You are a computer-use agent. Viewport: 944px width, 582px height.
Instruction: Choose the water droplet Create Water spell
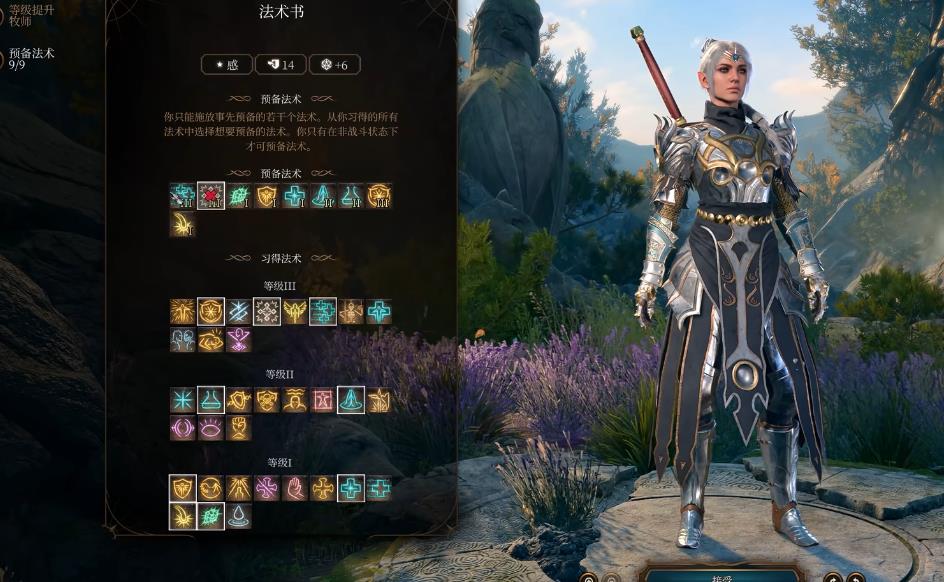(x=238, y=516)
